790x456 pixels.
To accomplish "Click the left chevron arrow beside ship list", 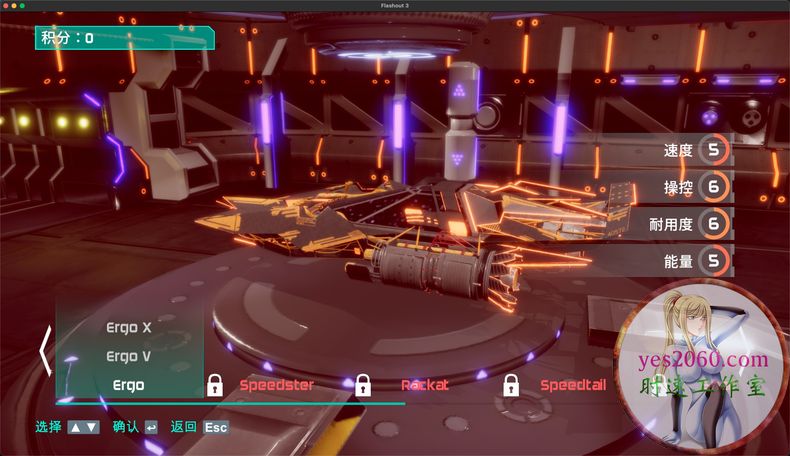I will pos(45,351).
